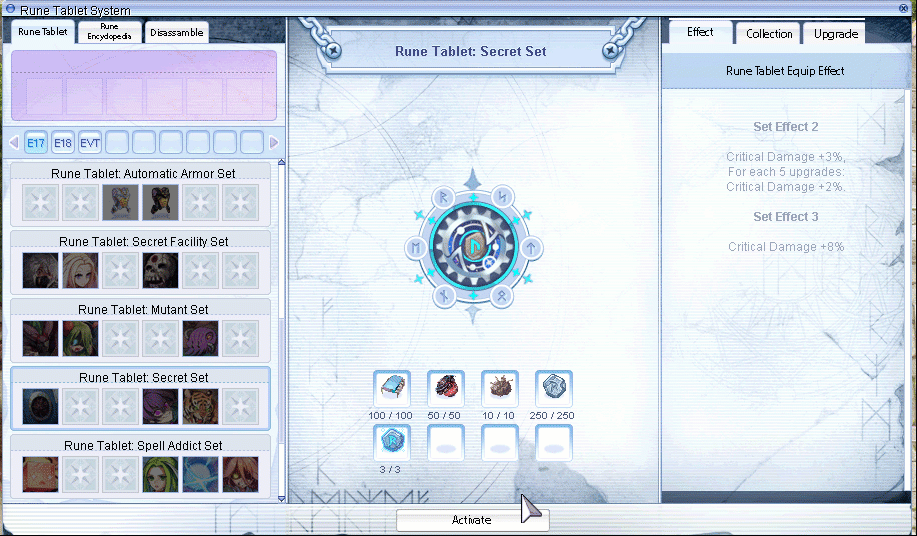
Task: Choose the E18 episode filter
Action: tap(63, 143)
